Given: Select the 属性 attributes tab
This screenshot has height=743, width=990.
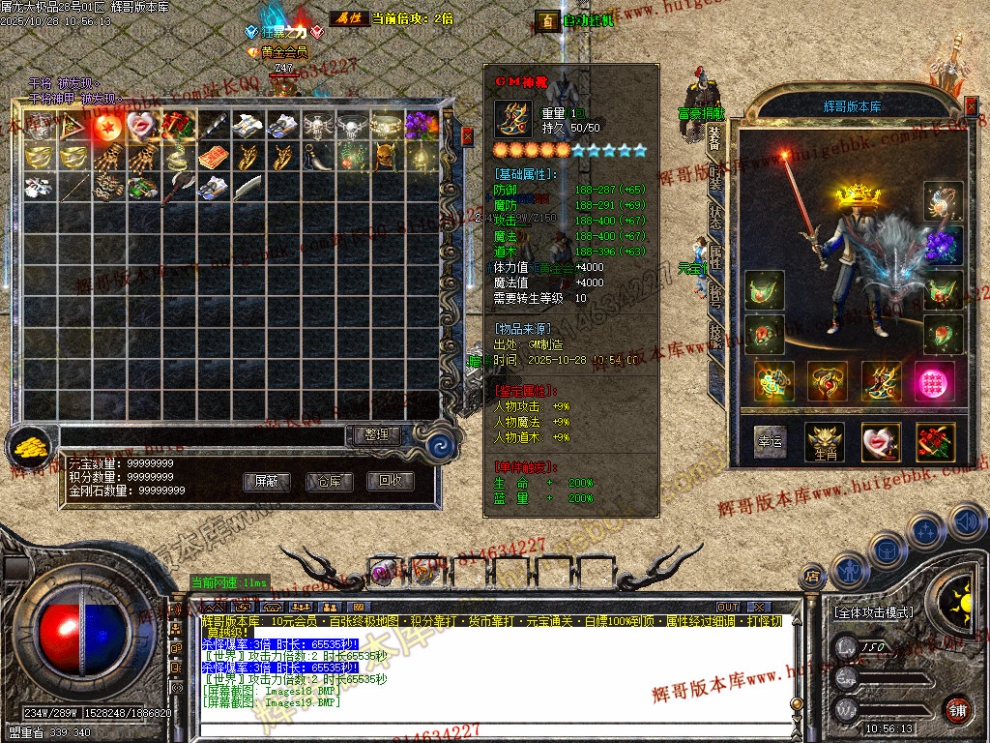Looking at the screenshot, I should pos(715,260).
